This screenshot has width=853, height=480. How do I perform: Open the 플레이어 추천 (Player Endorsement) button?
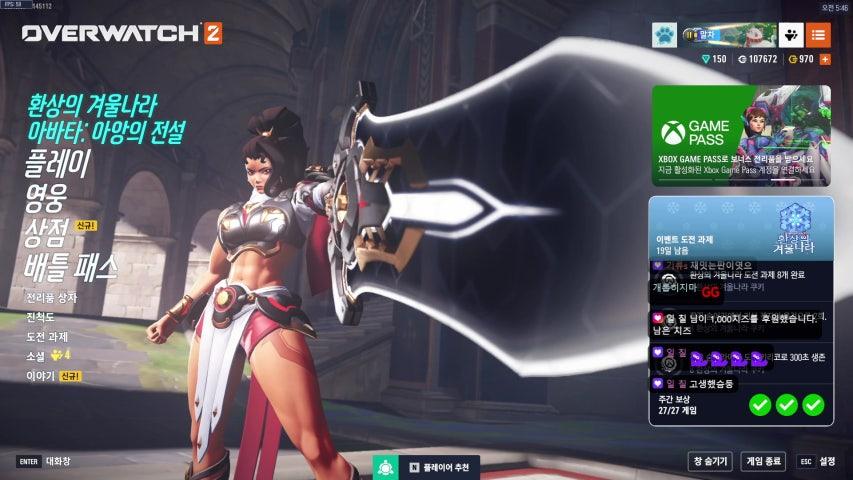click(x=427, y=467)
